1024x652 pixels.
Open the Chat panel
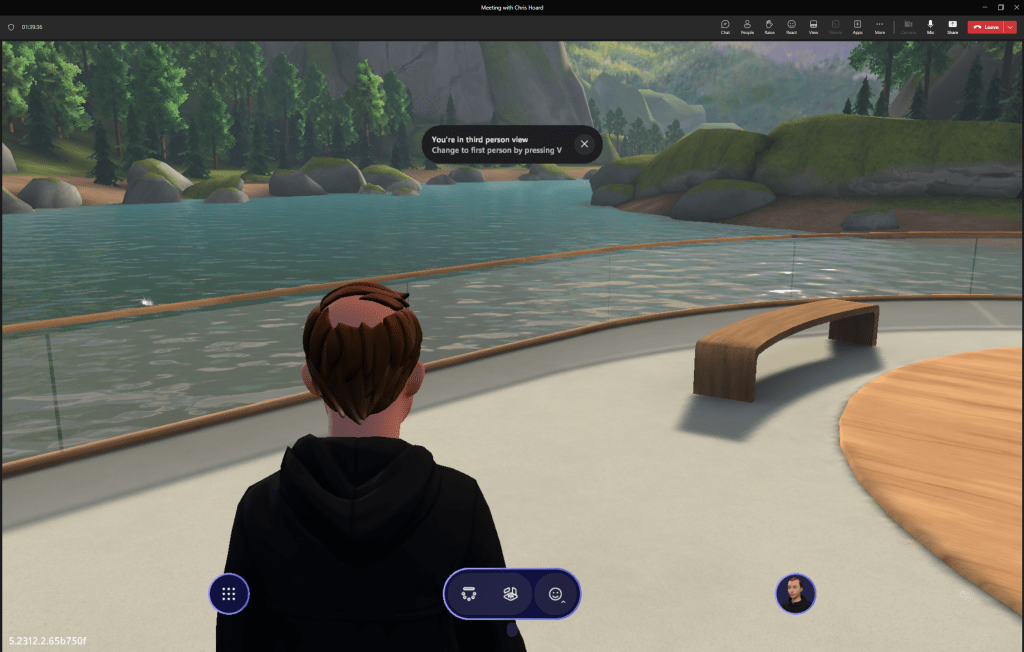point(725,26)
